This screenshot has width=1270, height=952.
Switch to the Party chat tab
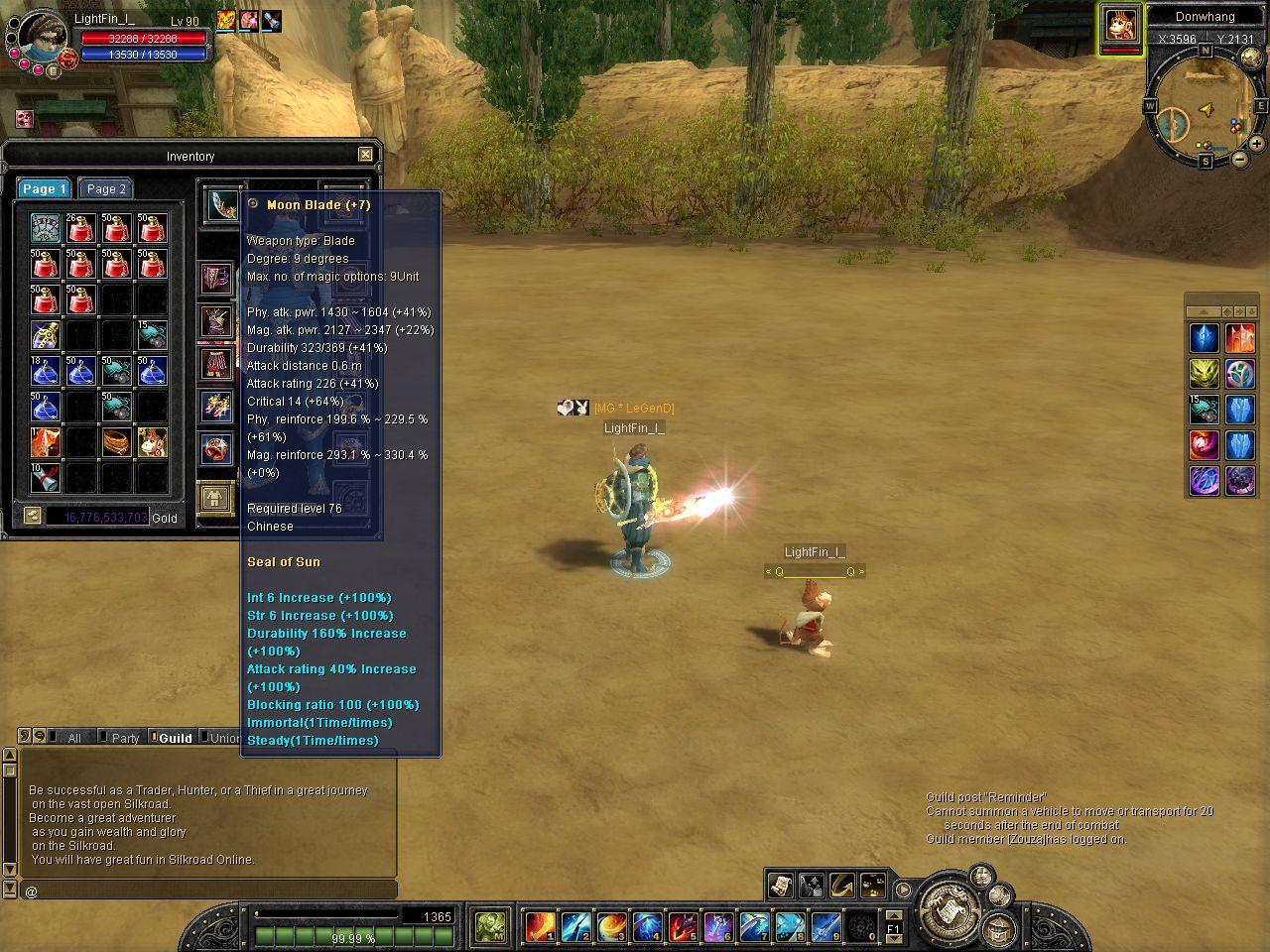[125, 738]
